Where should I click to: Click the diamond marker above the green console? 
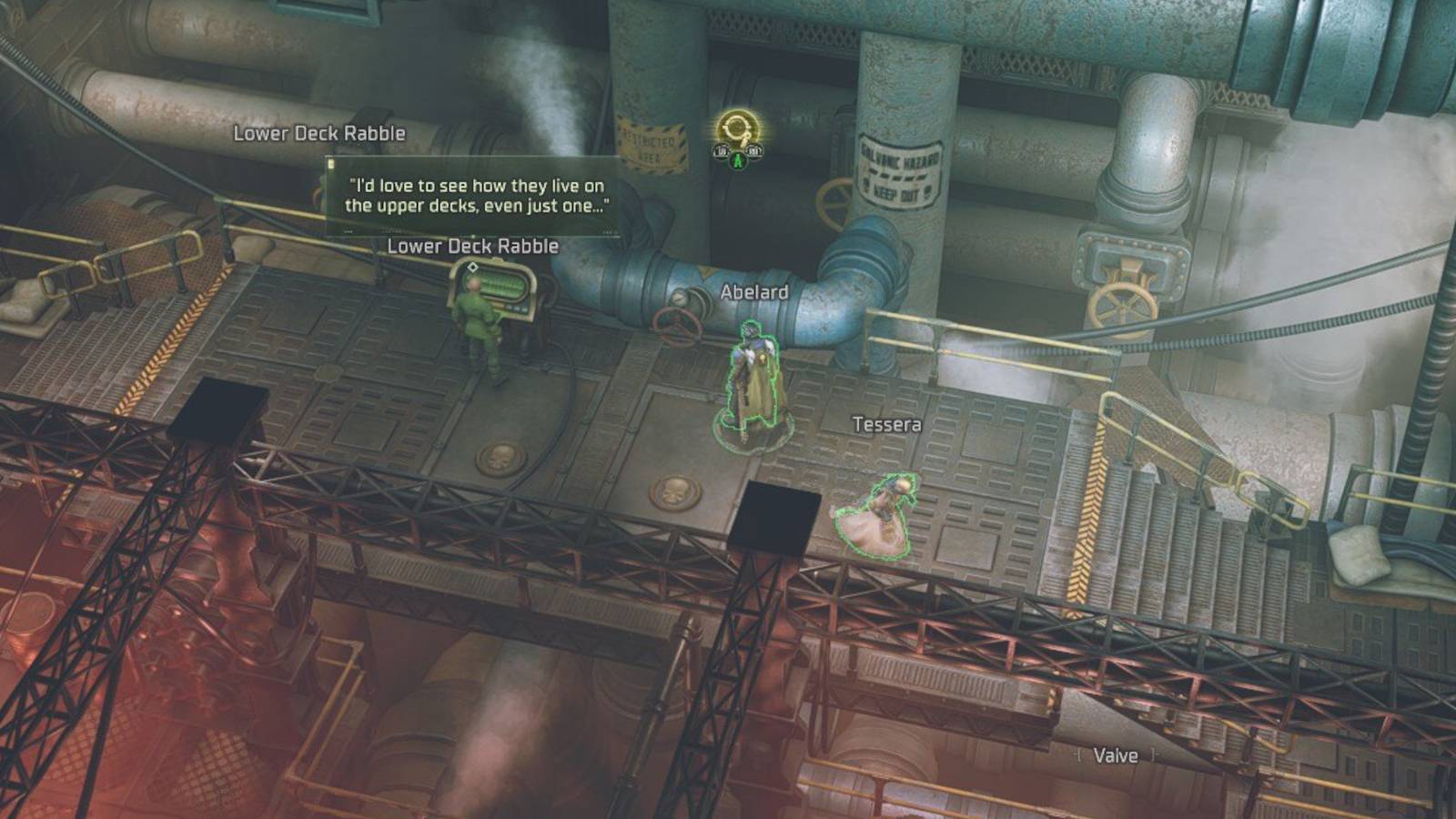(471, 267)
